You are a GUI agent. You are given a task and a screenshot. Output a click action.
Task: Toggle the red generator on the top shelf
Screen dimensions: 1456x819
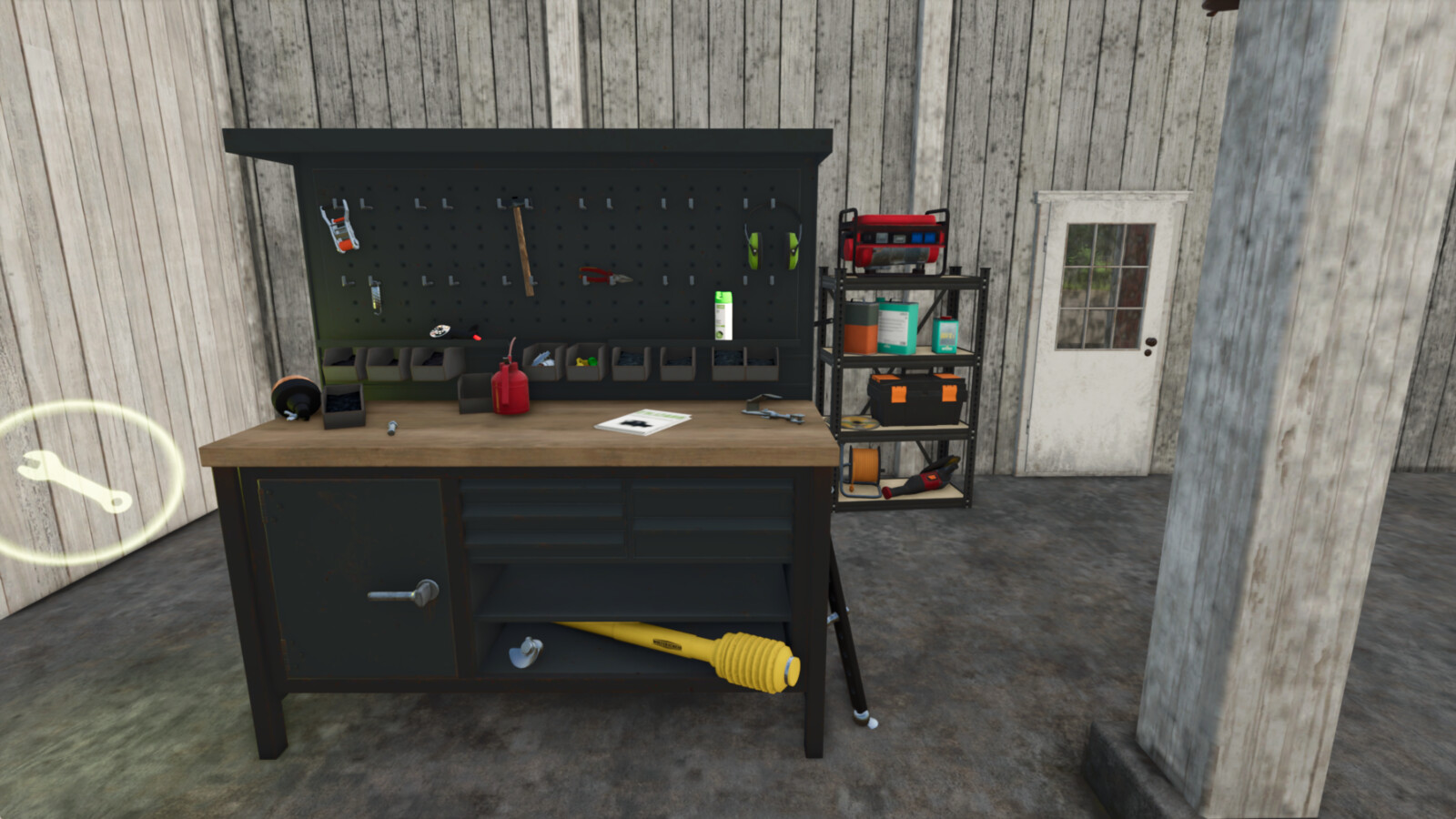point(892,238)
